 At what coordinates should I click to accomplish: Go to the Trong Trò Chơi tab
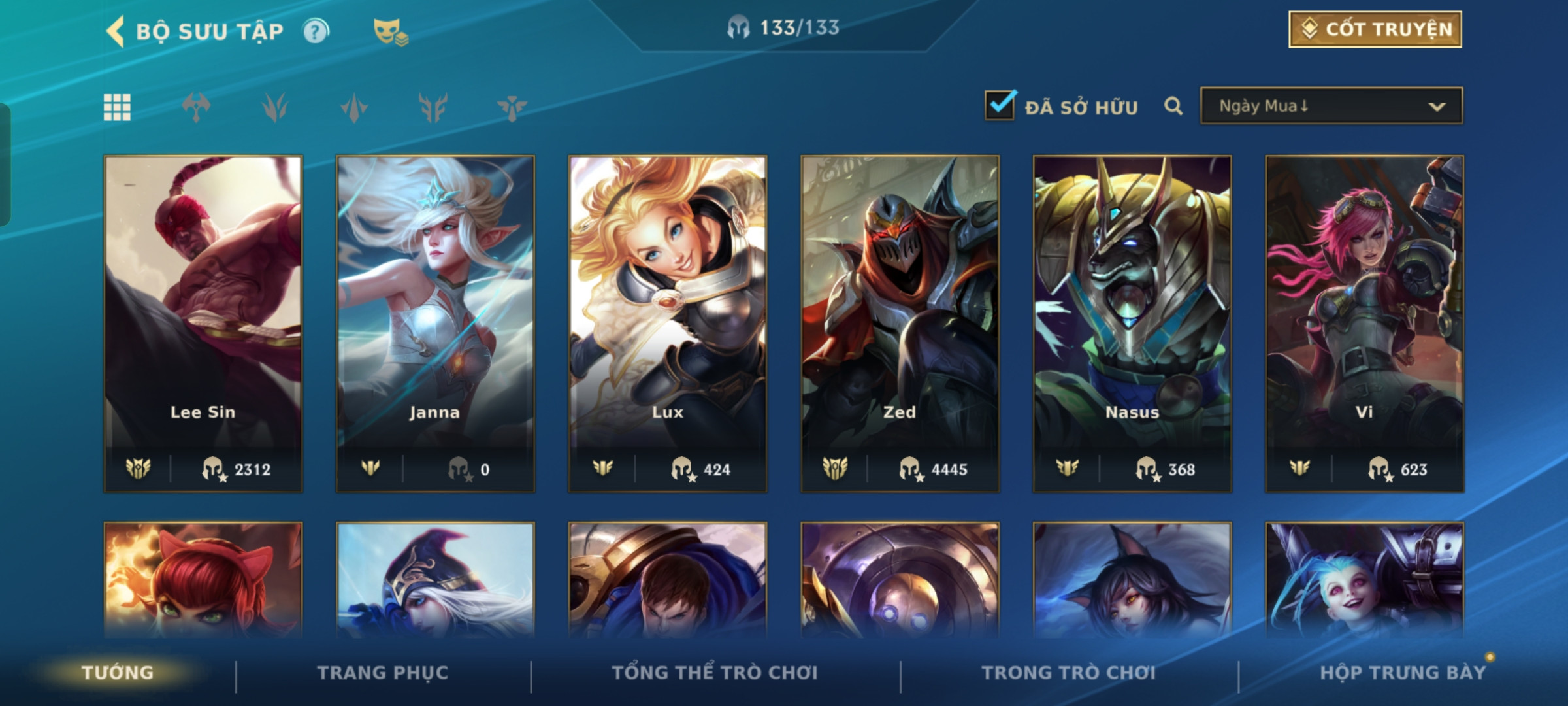click(x=1068, y=673)
